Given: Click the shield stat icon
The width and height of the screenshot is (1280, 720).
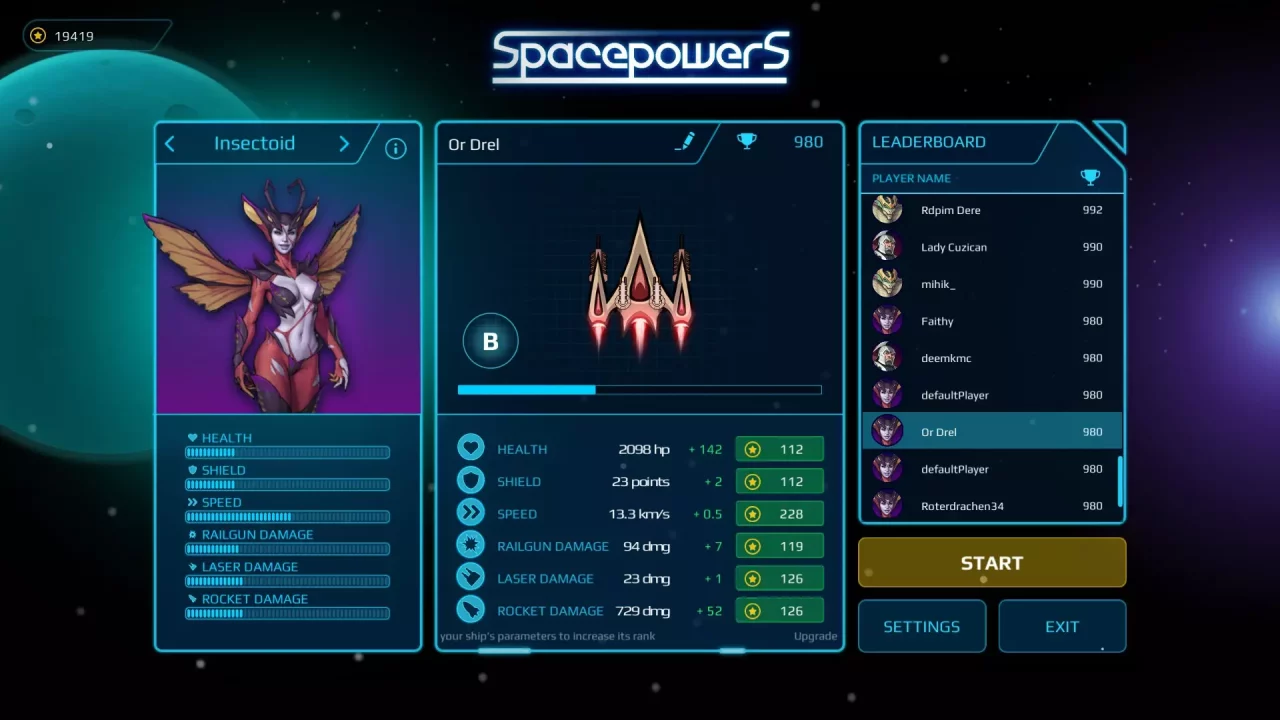Looking at the screenshot, I should pos(471,480).
